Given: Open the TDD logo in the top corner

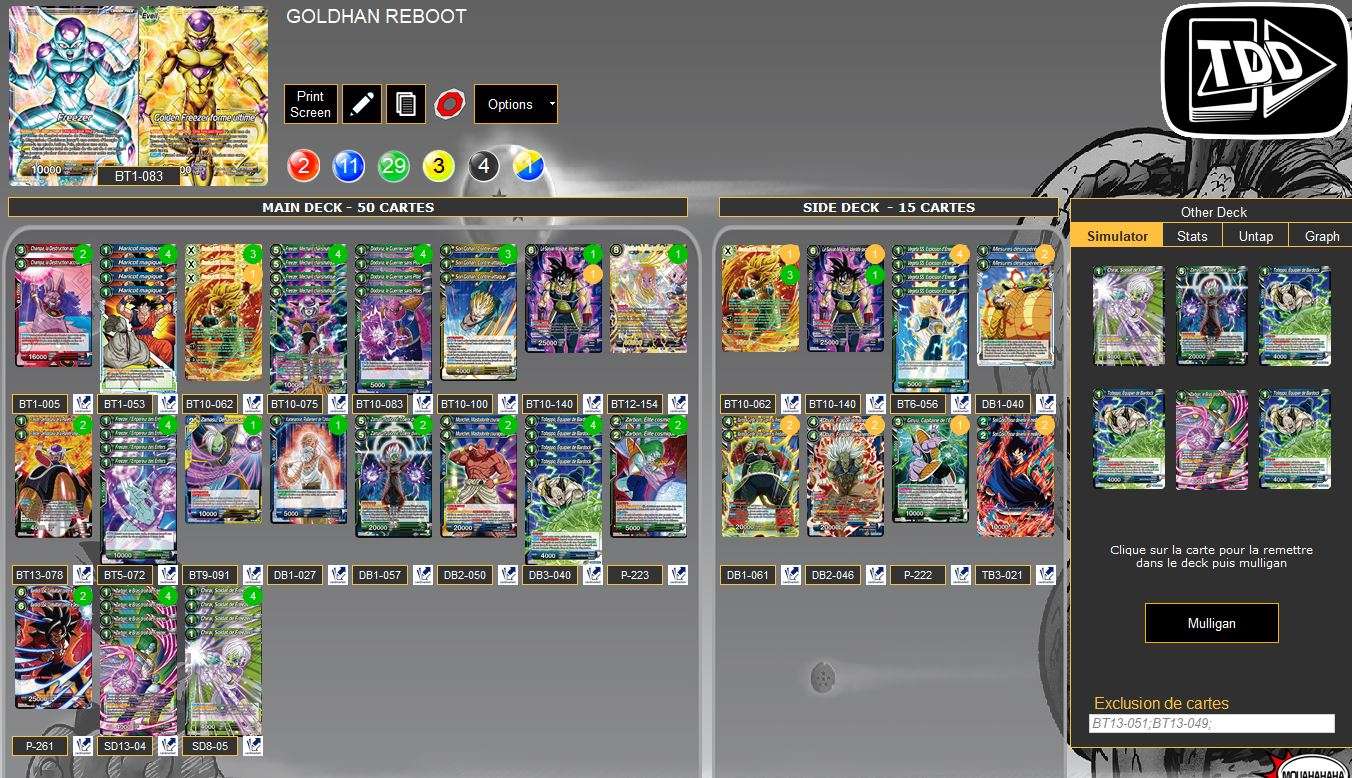Looking at the screenshot, I should point(1254,69).
